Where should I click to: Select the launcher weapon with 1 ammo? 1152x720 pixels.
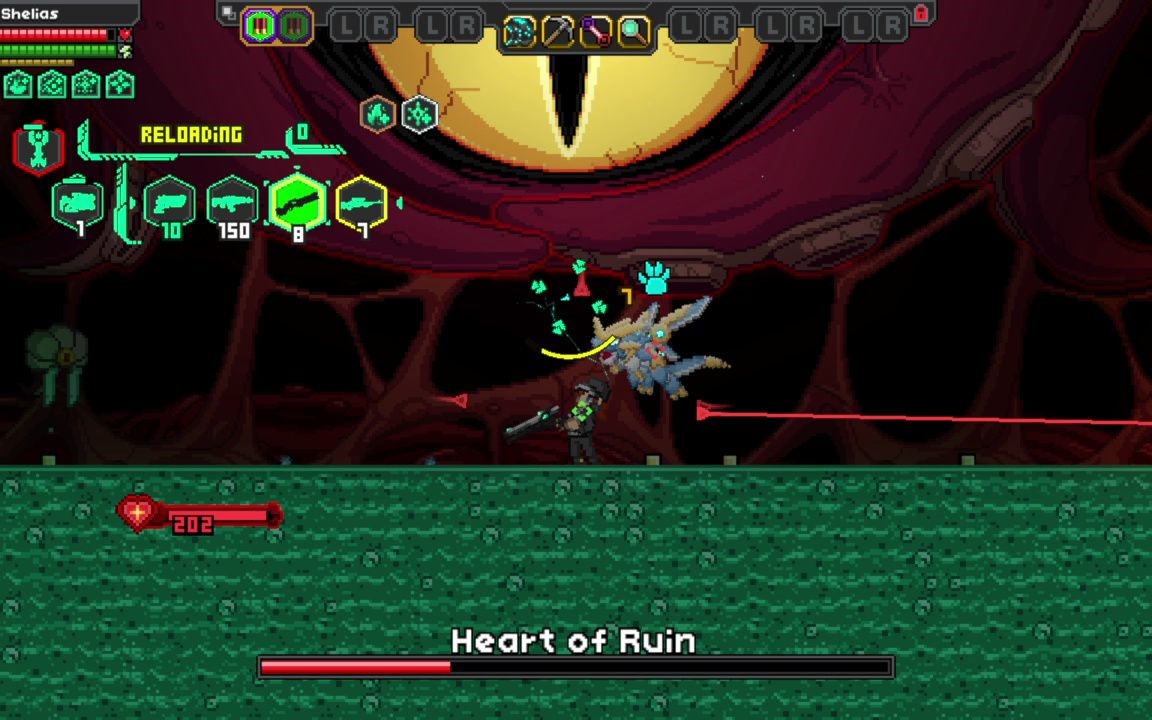[78, 204]
